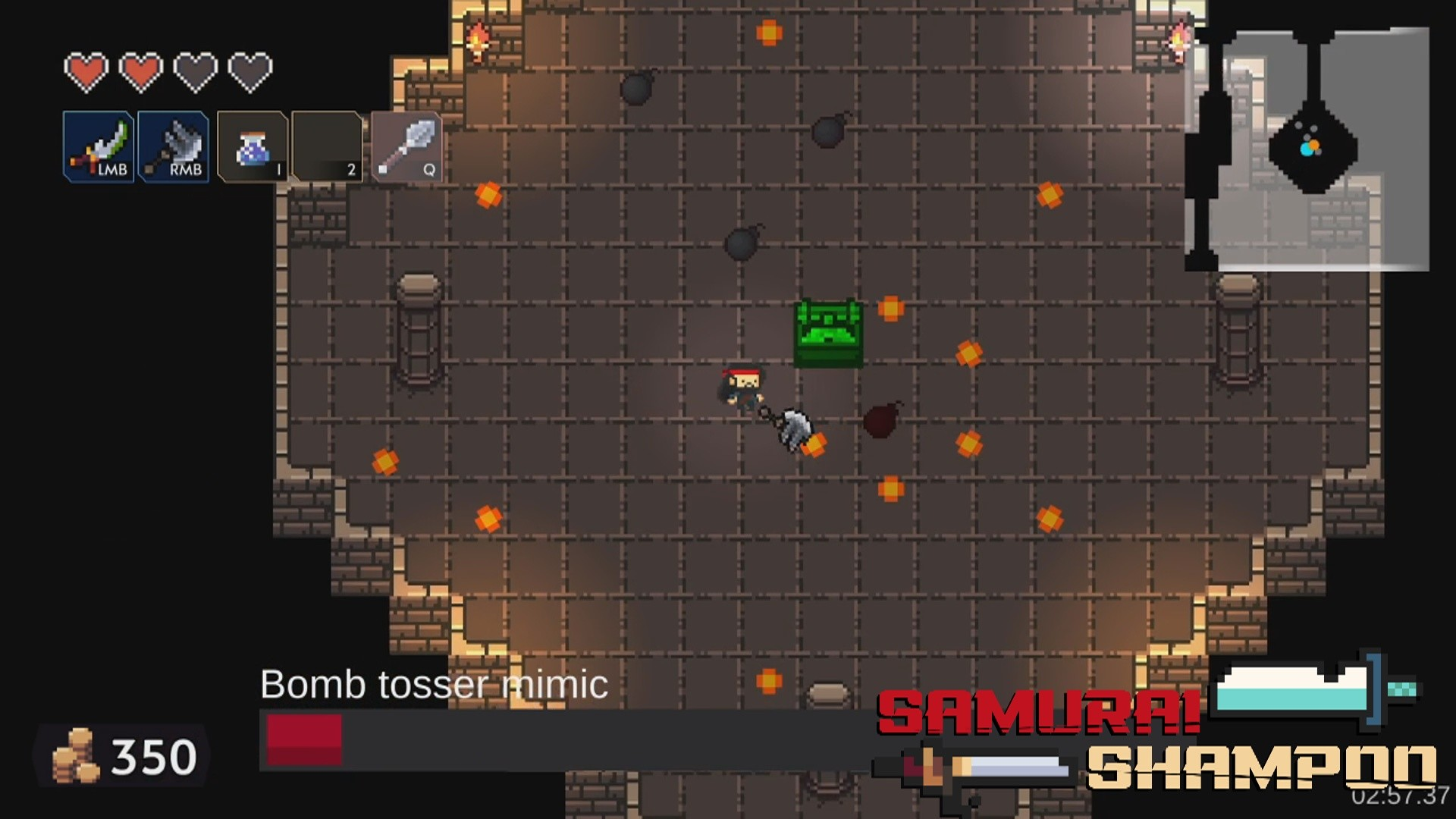Click the first filled red heart
1456x819 pixels.
click(x=85, y=70)
